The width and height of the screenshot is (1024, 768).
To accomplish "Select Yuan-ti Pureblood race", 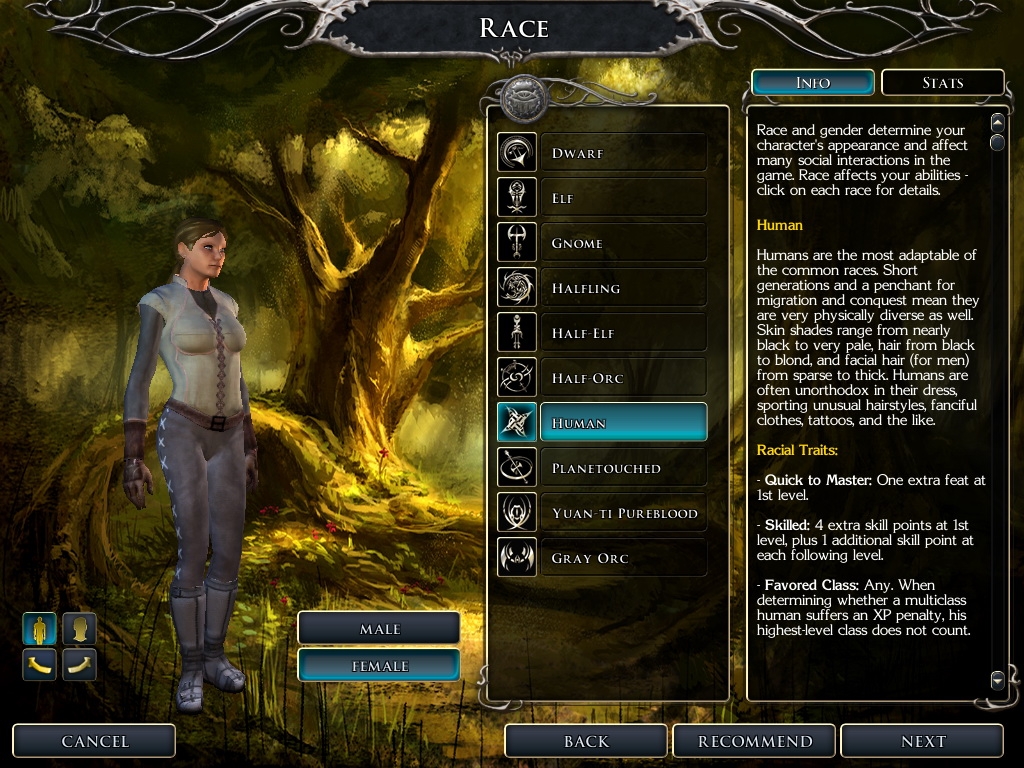I will 622,513.
